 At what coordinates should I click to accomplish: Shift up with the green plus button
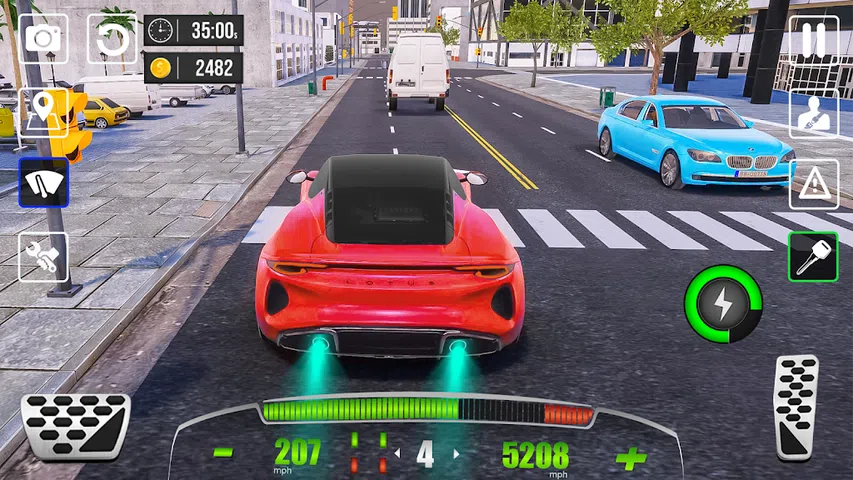[x=631, y=458]
